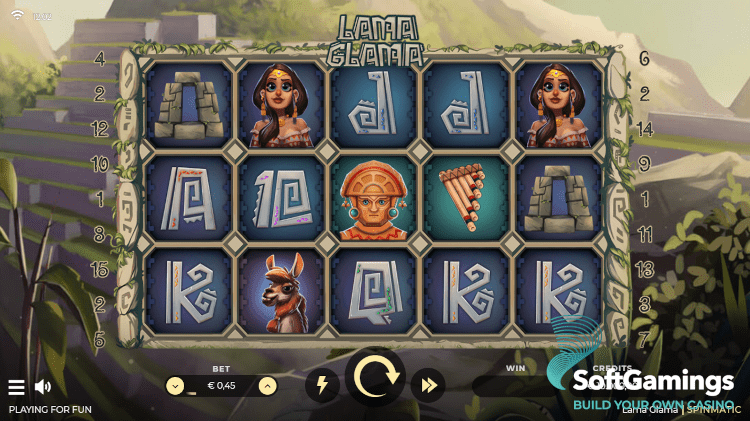The height and width of the screenshot is (421, 750).
Task: Click the SoftGamings logo overlay
Action: point(653,382)
